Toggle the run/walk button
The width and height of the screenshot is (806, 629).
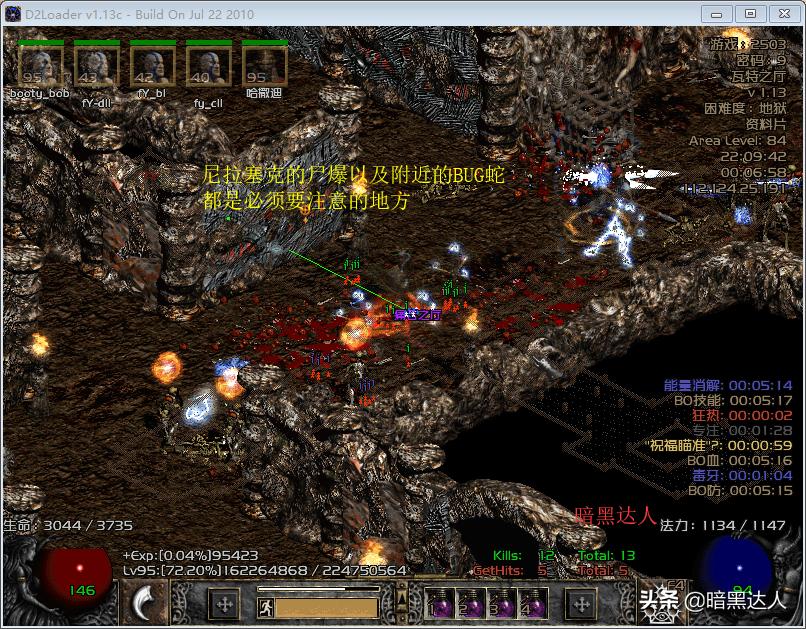(x=265, y=606)
